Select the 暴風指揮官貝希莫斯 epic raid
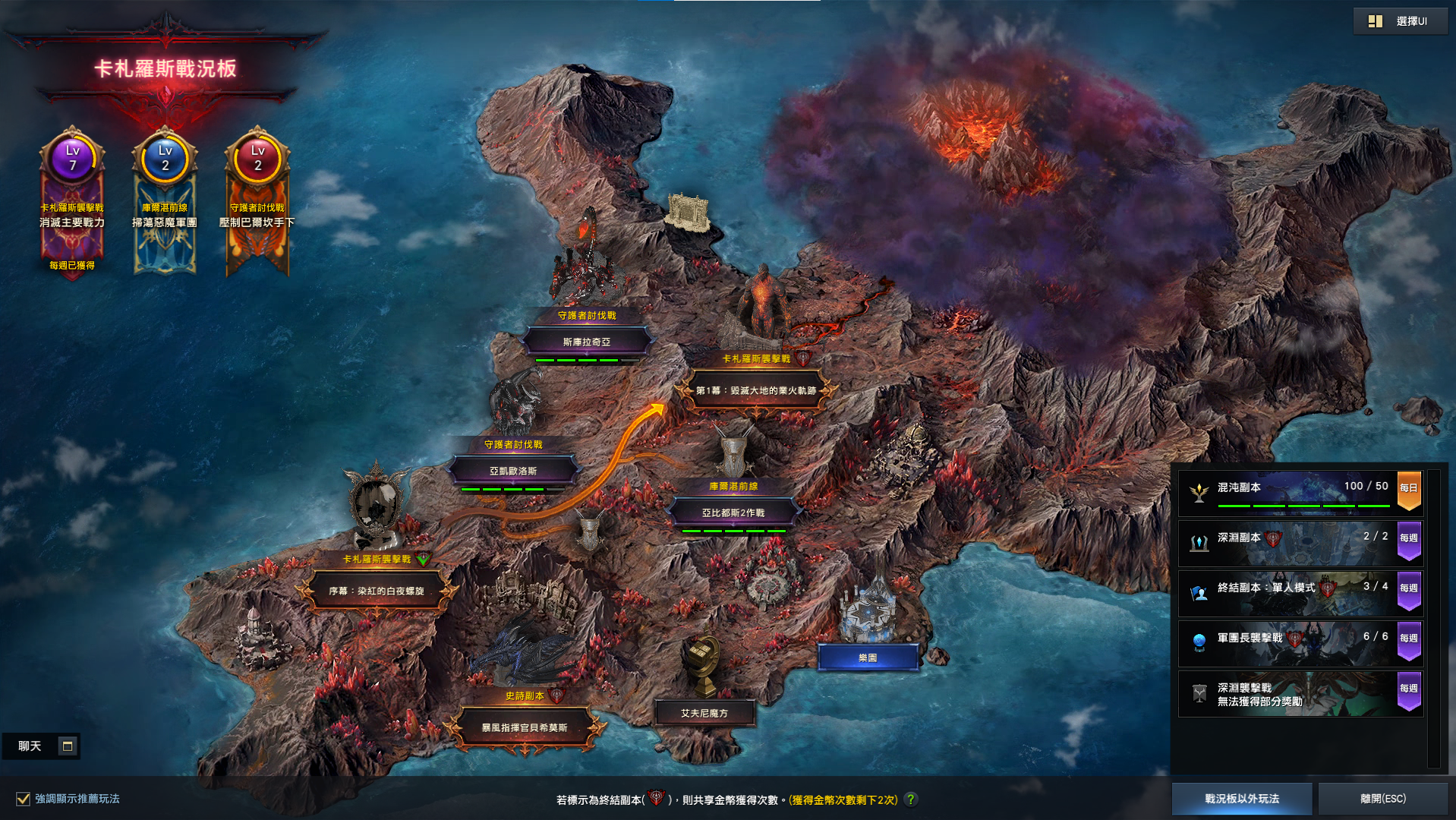This screenshot has width=1456, height=820. 525,727
